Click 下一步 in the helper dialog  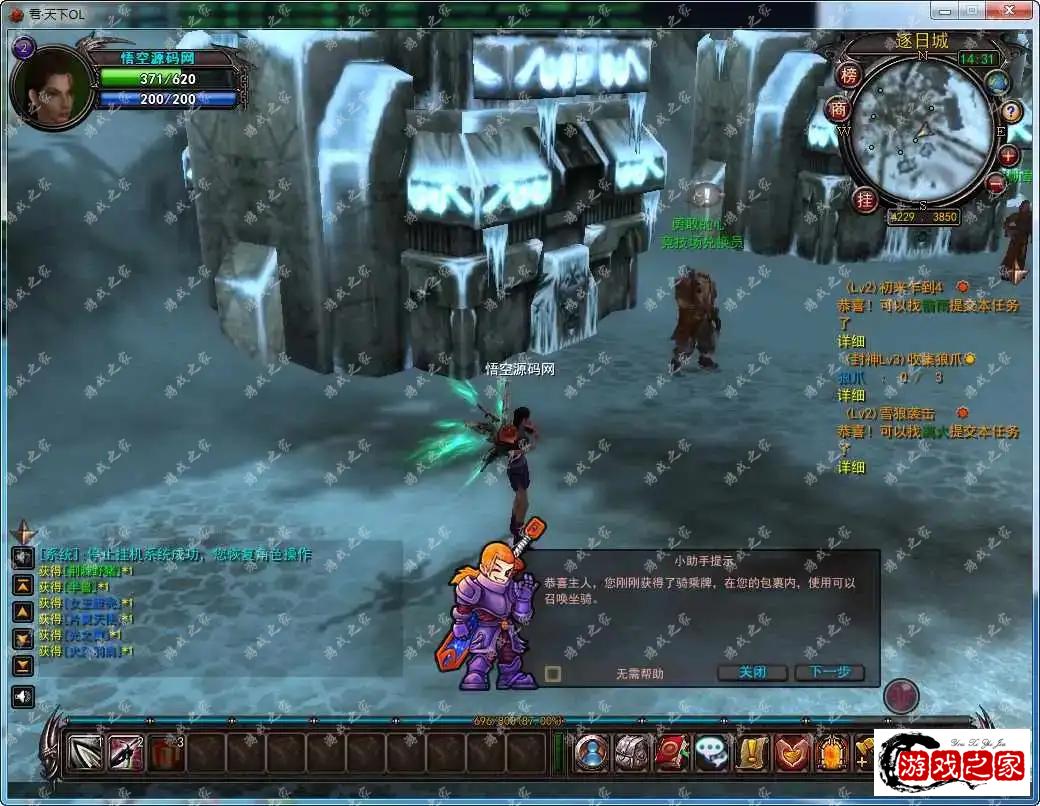[829, 672]
